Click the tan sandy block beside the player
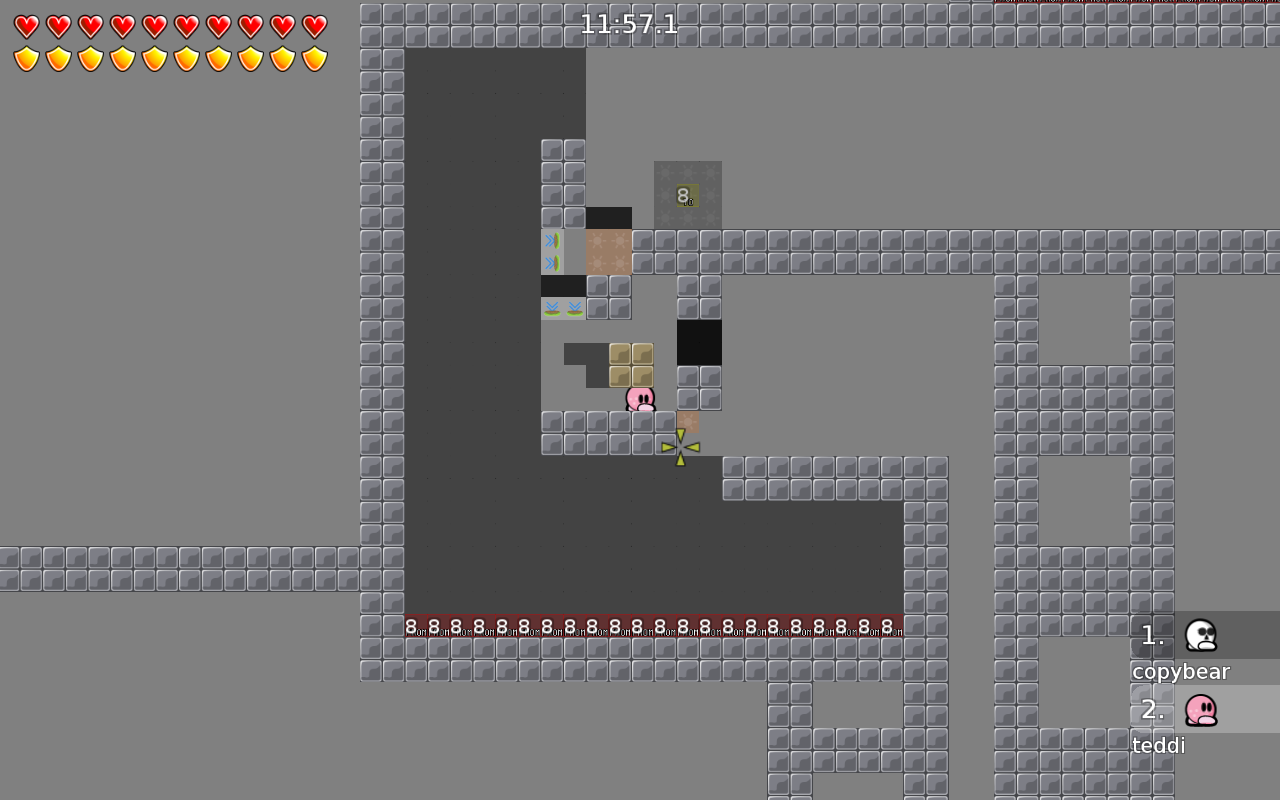 (x=687, y=422)
